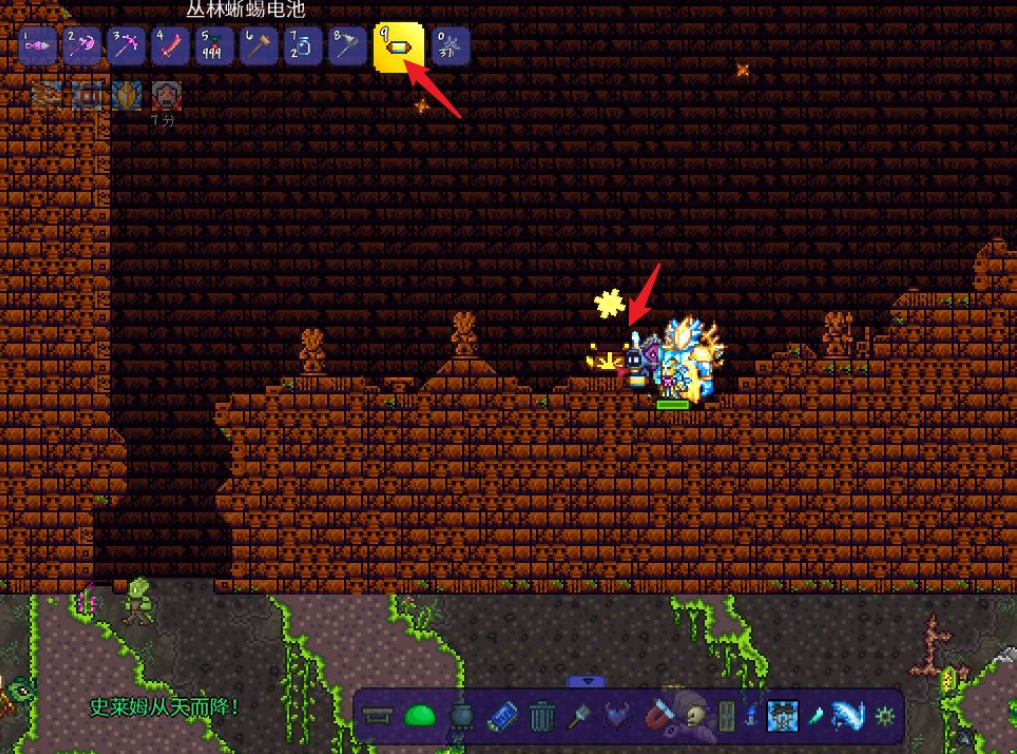Select the pink fish weapon in slot 1
The width and height of the screenshot is (1017, 754).
coord(37,46)
